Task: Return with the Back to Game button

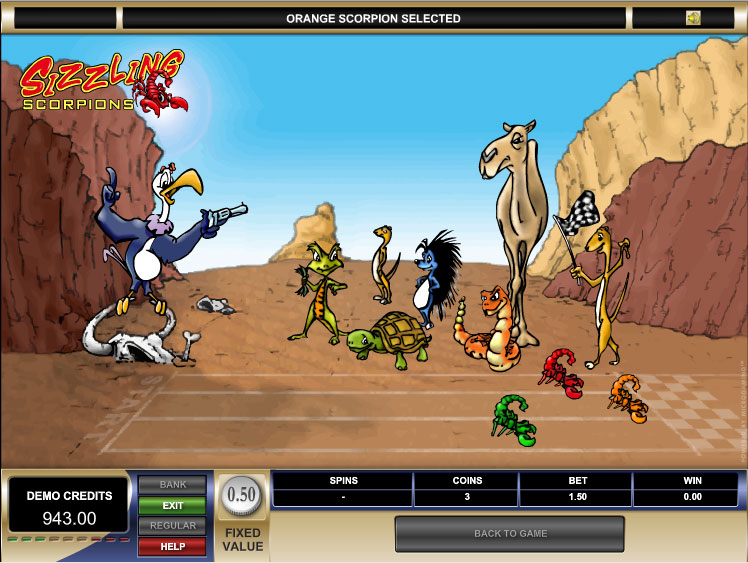Action: click(x=510, y=533)
